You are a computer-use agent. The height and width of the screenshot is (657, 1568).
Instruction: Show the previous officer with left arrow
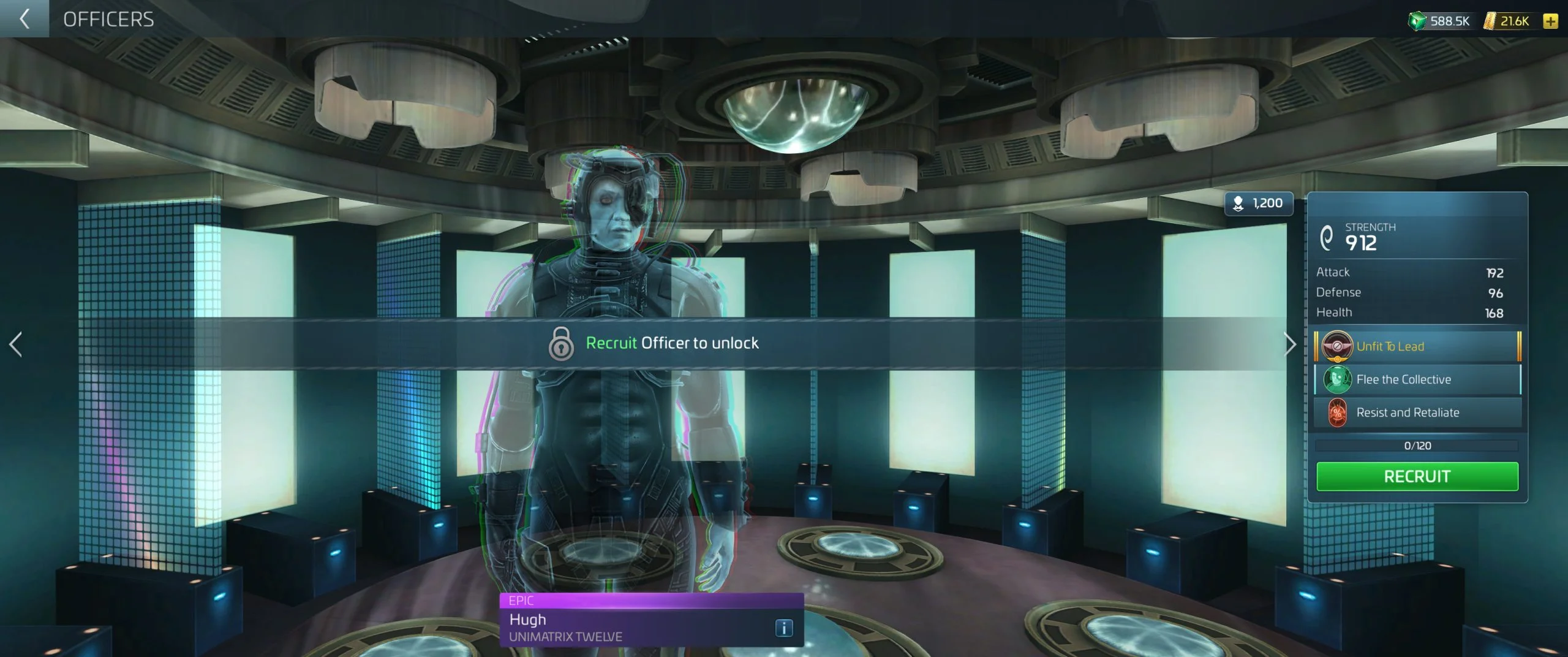(x=16, y=344)
